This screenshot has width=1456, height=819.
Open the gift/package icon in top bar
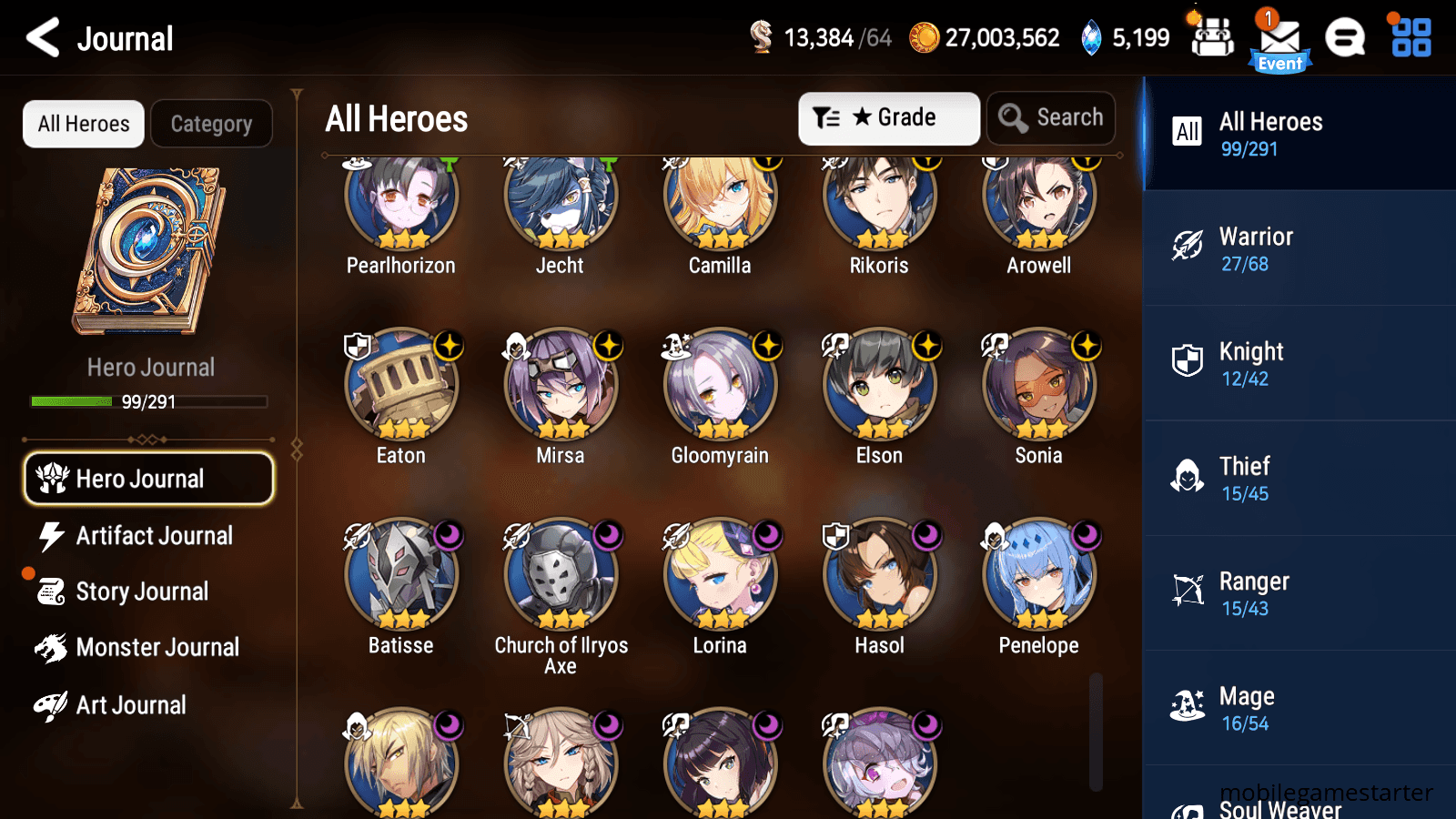point(1211,38)
